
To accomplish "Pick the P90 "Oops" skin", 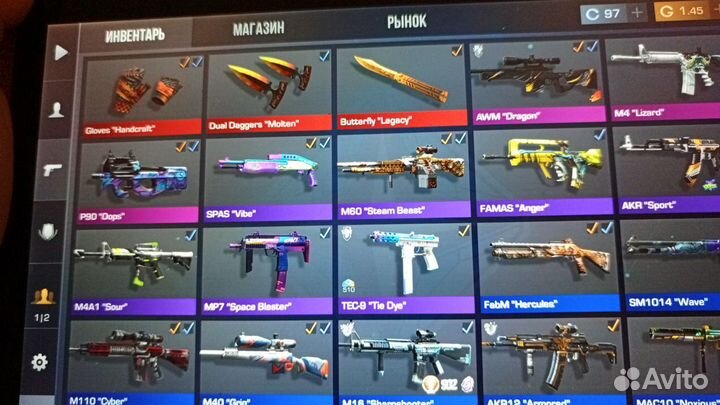I will pyautogui.click(x=138, y=178).
